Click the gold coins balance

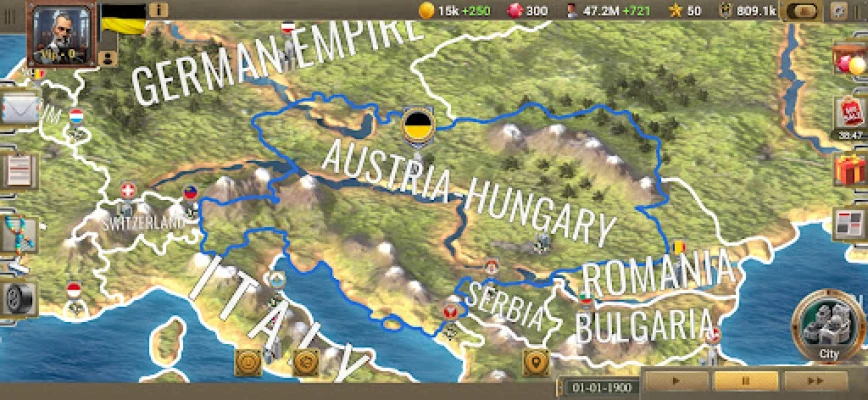click(447, 11)
